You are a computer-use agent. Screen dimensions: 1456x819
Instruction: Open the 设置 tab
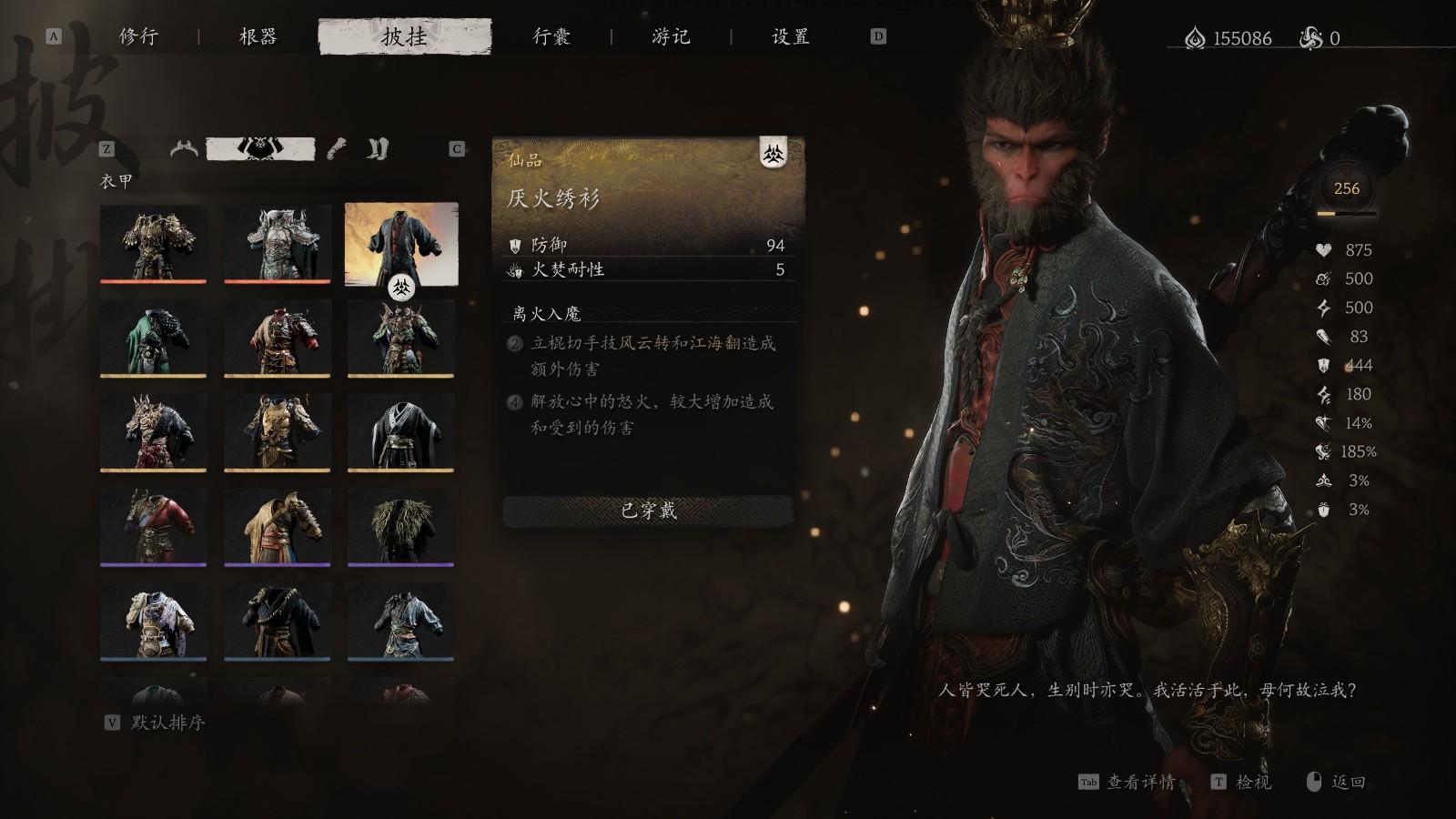(788, 38)
